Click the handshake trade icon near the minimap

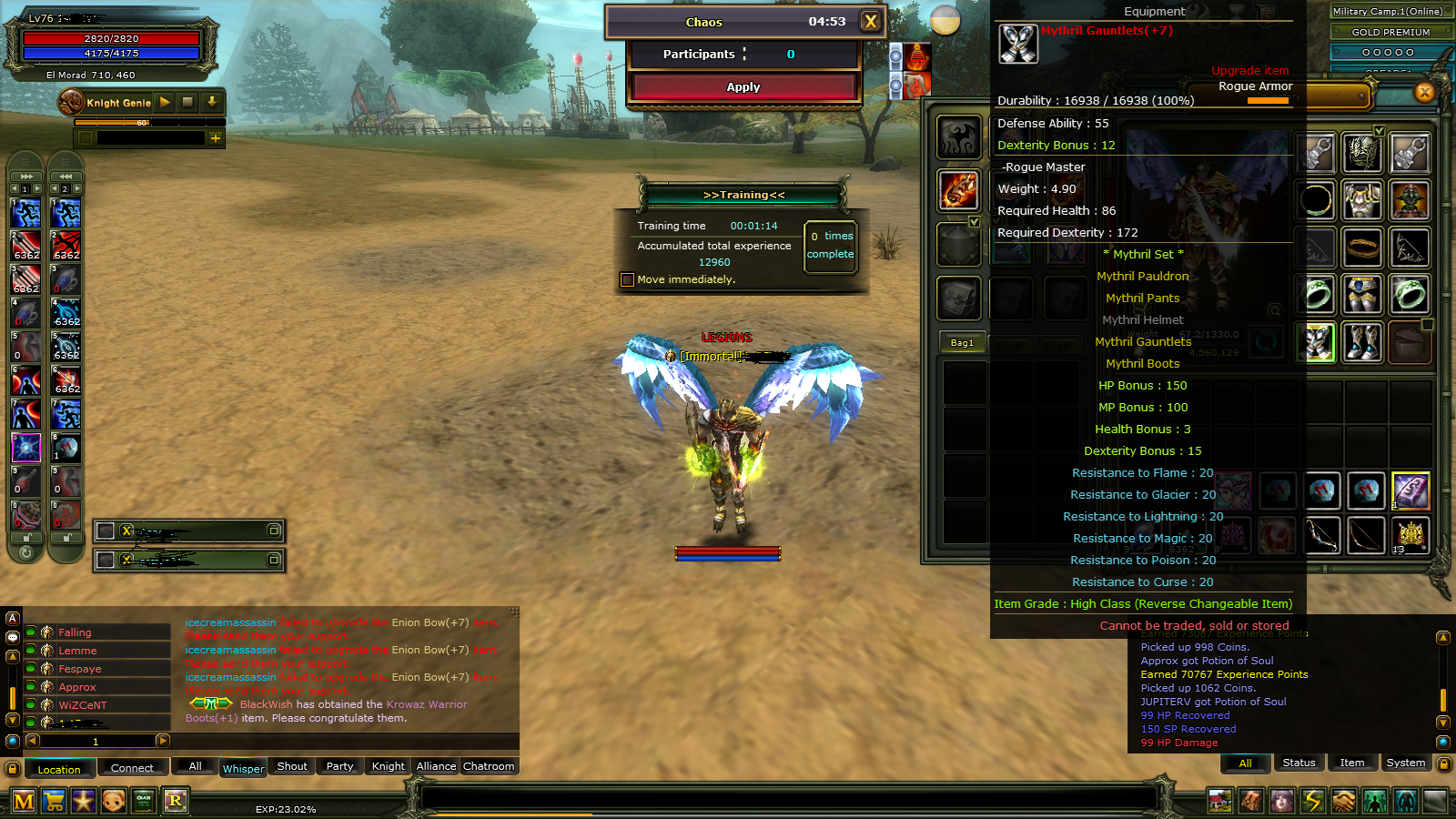(1343, 802)
